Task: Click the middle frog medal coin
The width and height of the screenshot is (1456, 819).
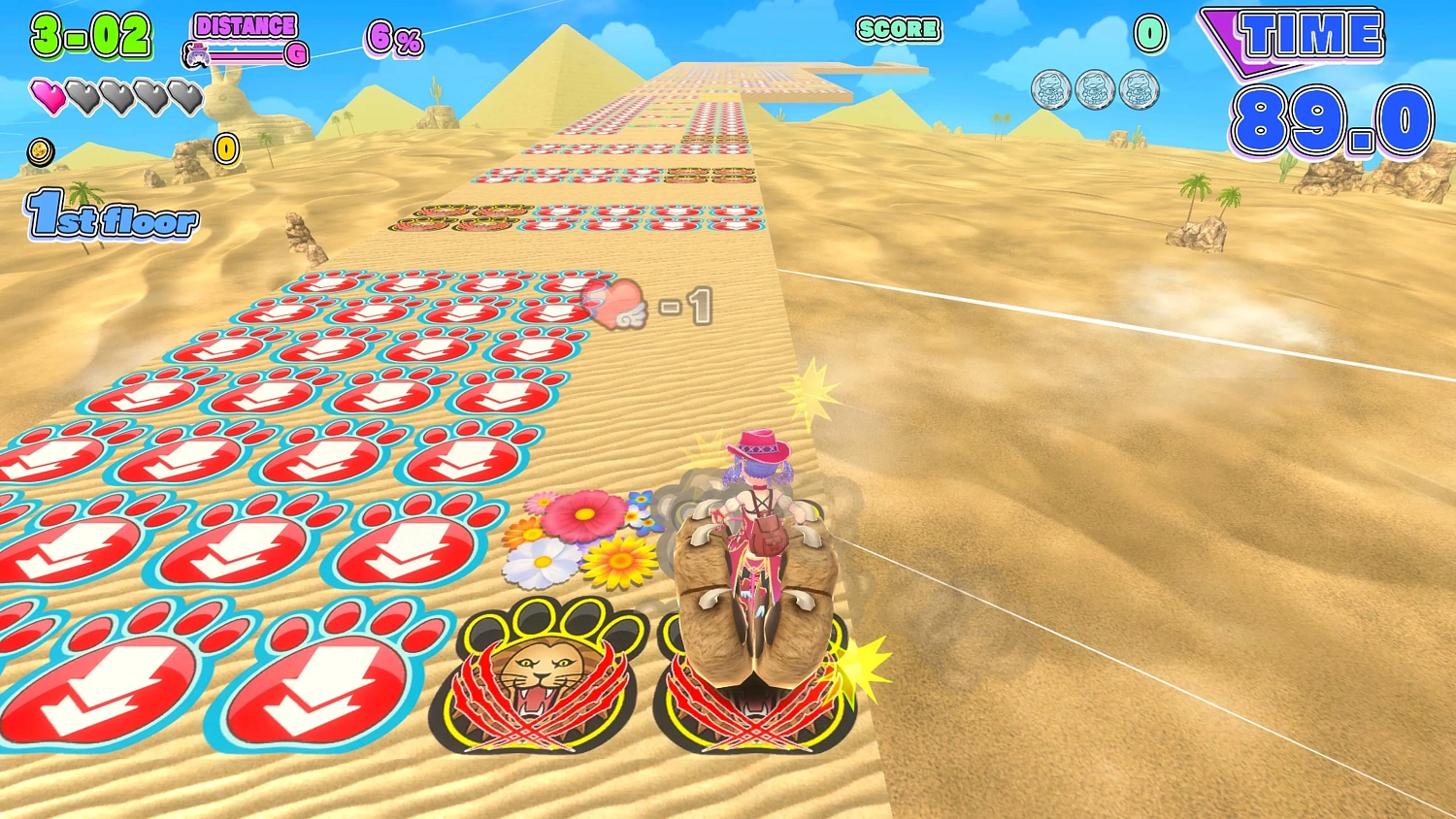Action: coord(1094,90)
